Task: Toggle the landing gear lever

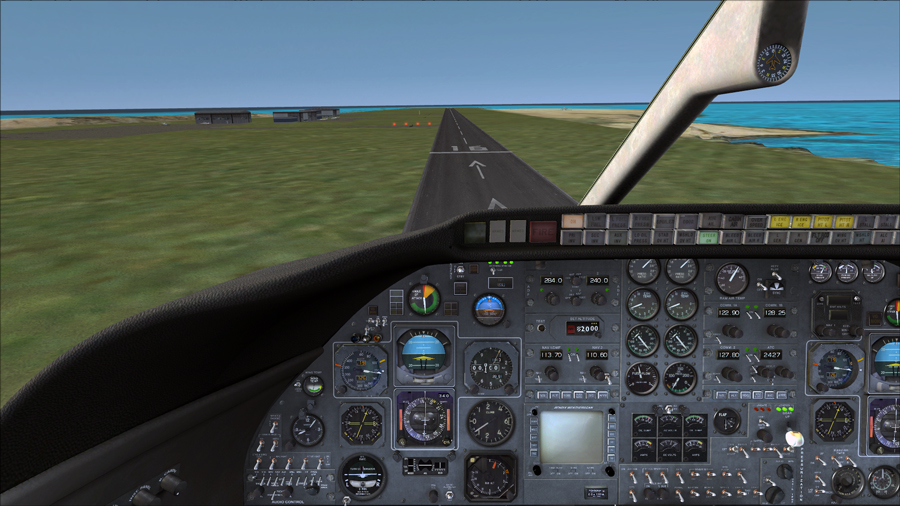Action: coord(795,438)
